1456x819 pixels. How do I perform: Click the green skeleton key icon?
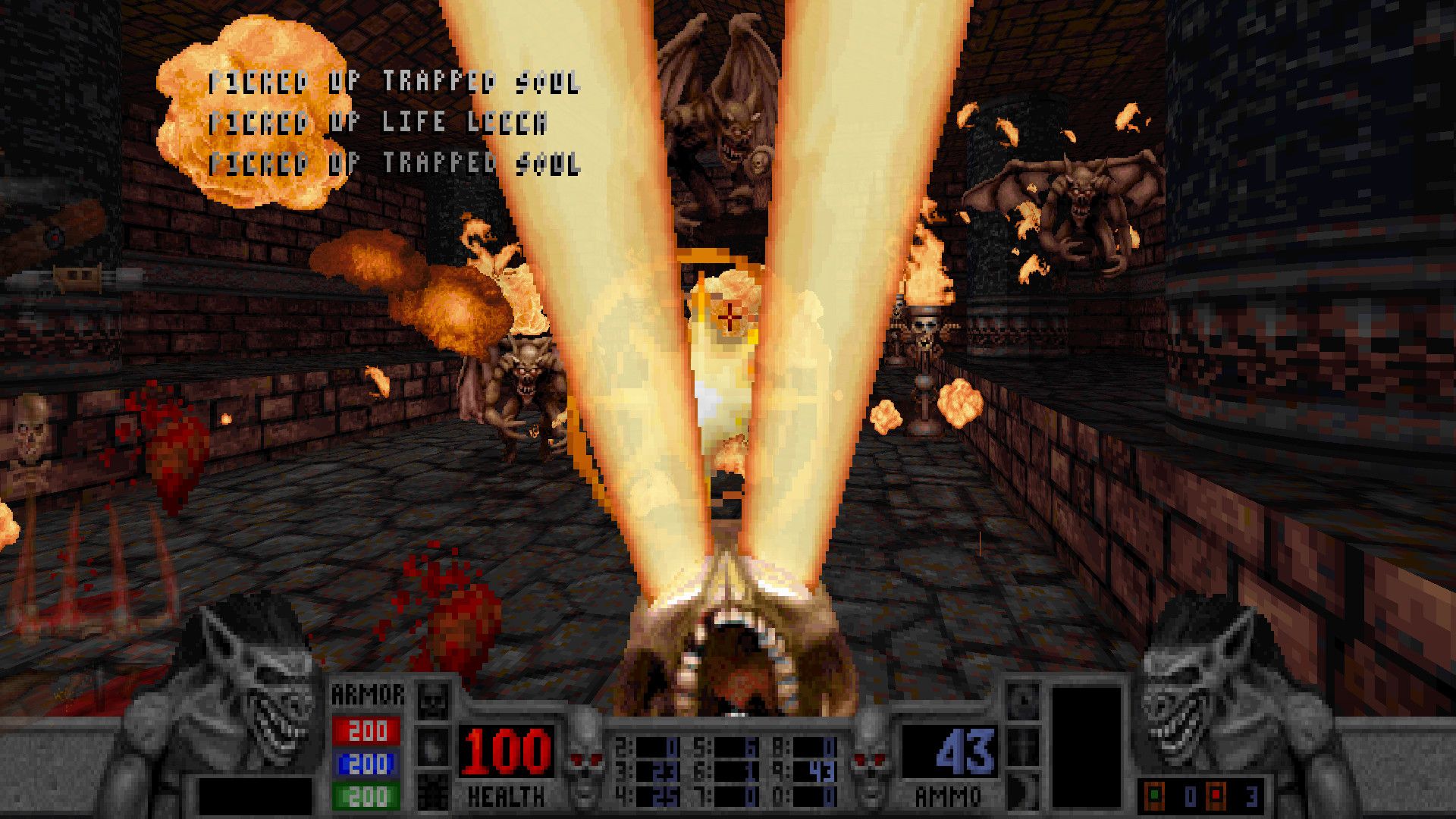coord(1154,795)
